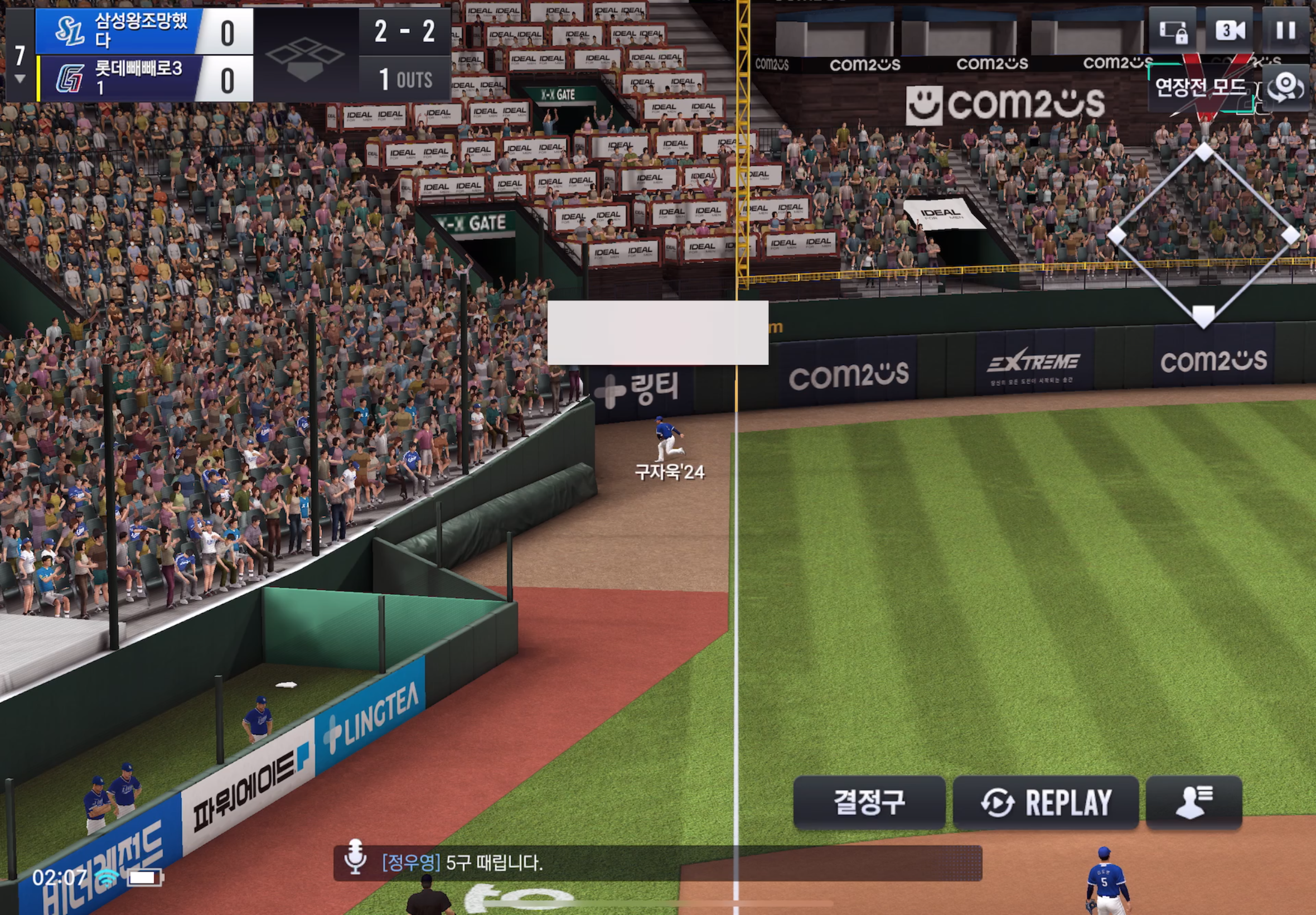Pause the game

click(x=1286, y=30)
